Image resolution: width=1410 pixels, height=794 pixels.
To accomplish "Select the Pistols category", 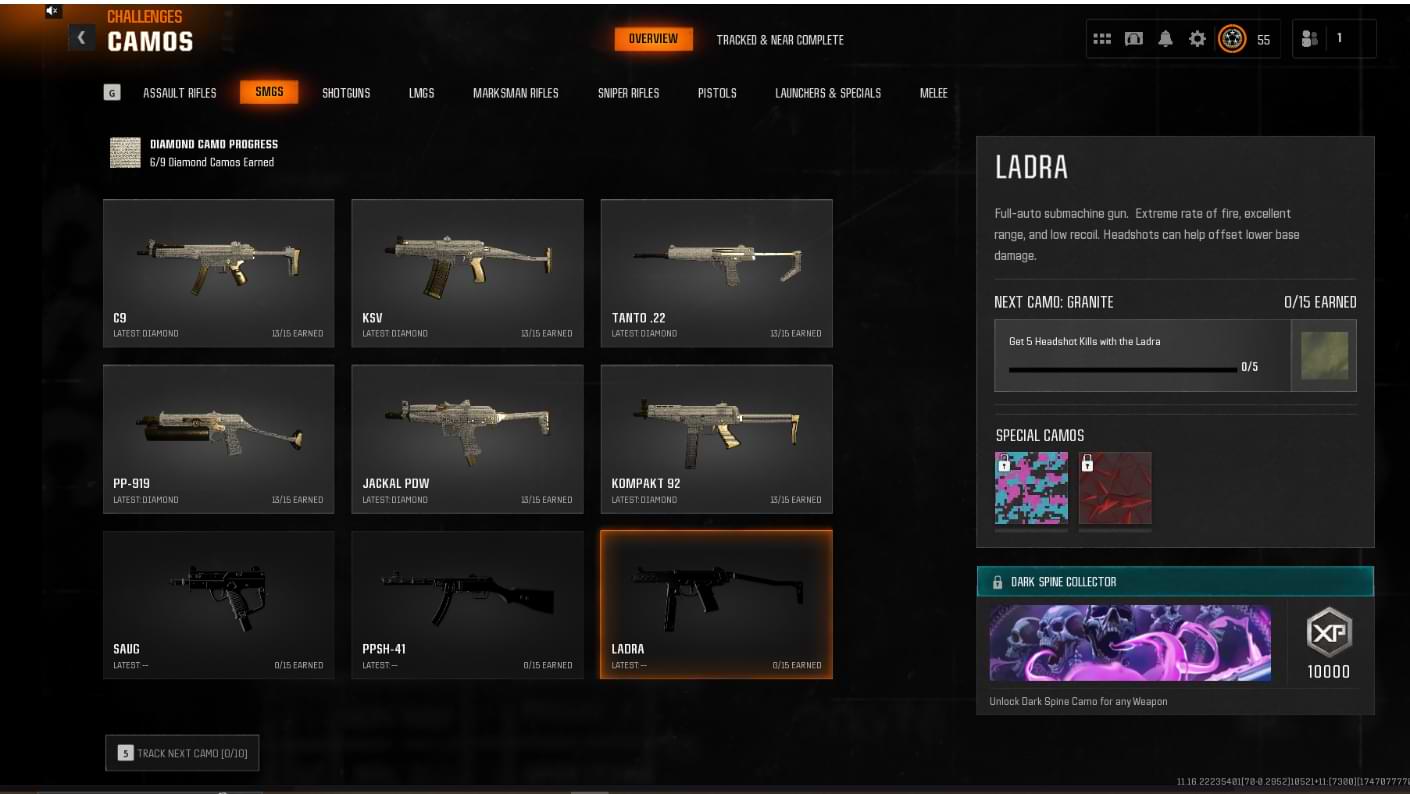I will pyautogui.click(x=717, y=93).
